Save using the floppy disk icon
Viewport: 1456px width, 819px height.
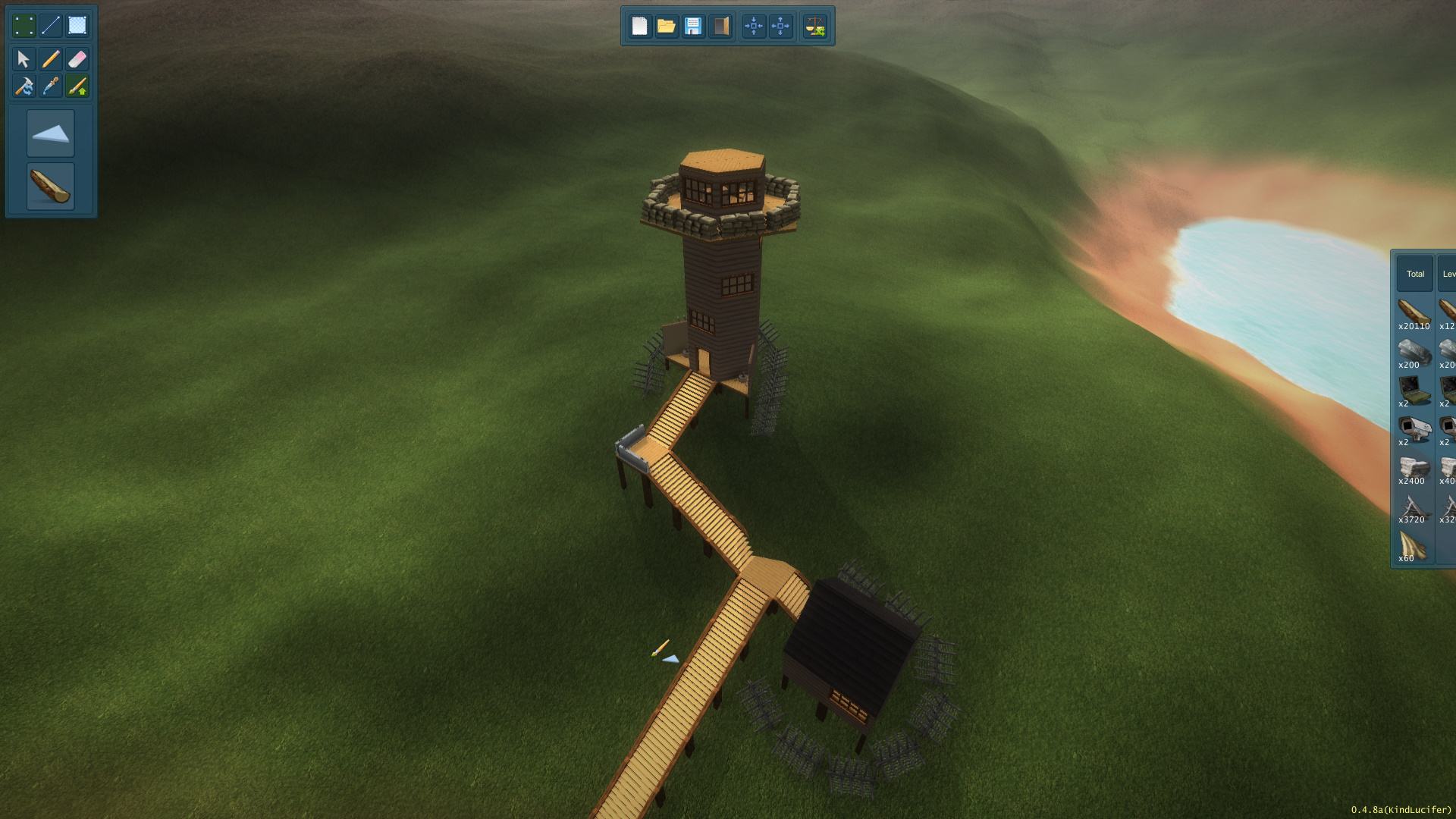(693, 27)
